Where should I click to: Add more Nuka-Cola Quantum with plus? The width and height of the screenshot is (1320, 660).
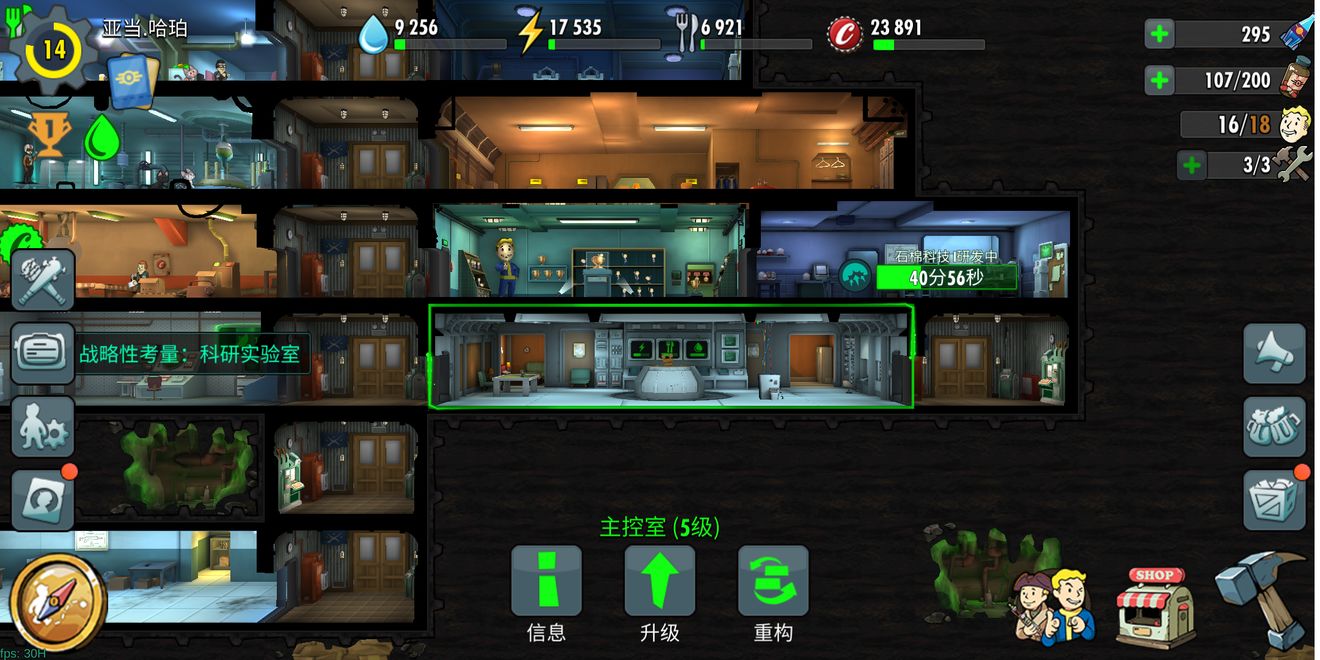pyautogui.click(x=1159, y=34)
